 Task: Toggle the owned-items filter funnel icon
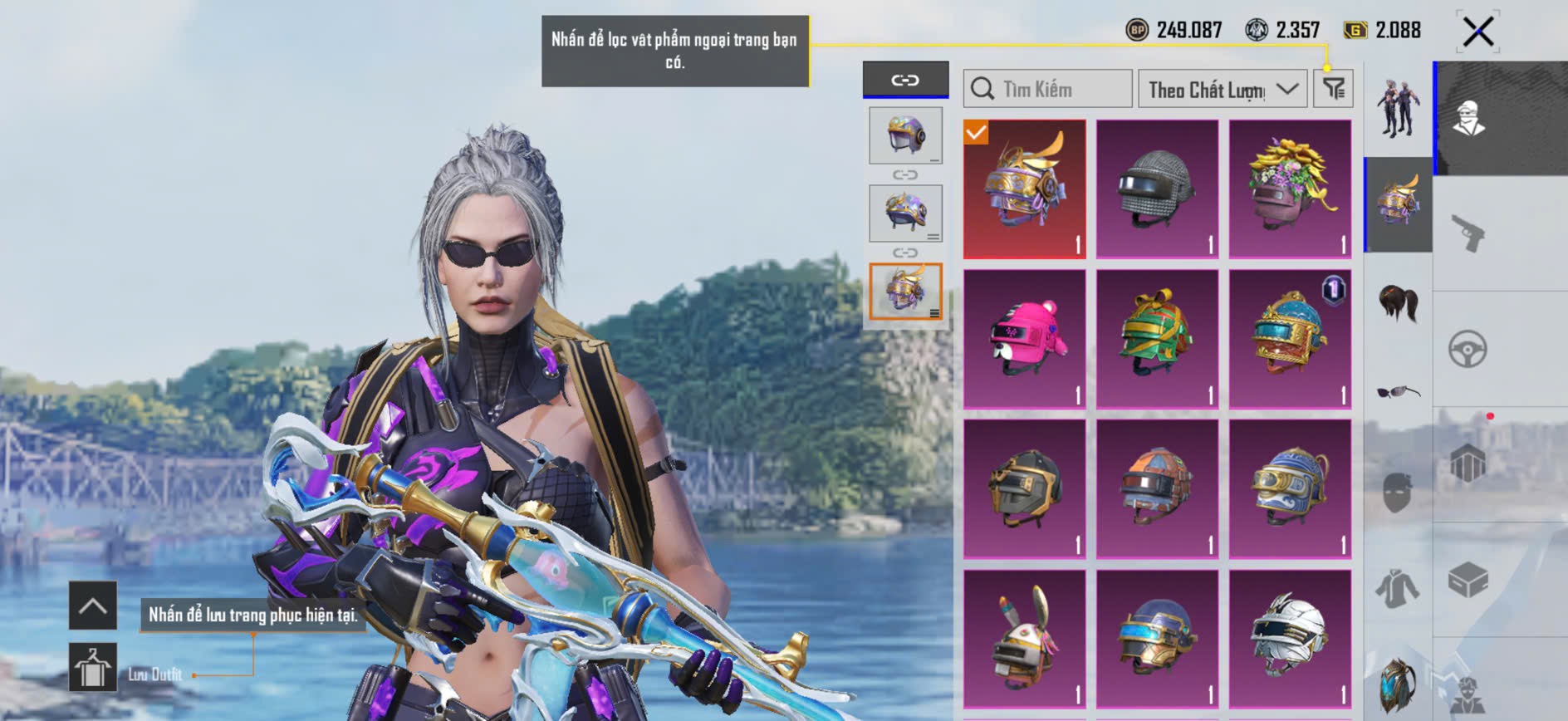click(1334, 89)
